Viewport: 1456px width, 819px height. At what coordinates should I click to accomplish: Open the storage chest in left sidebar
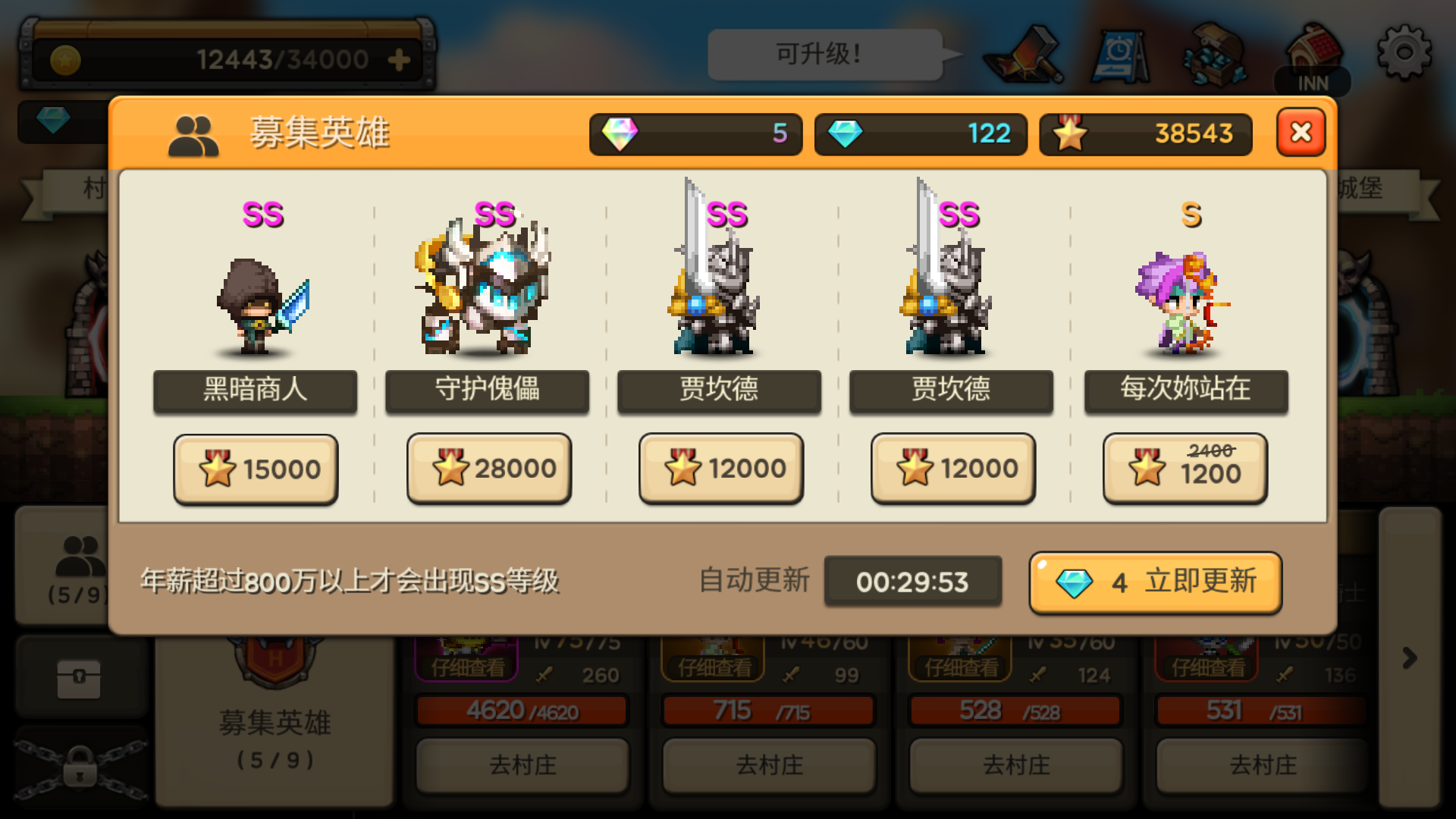click(81, 677)
